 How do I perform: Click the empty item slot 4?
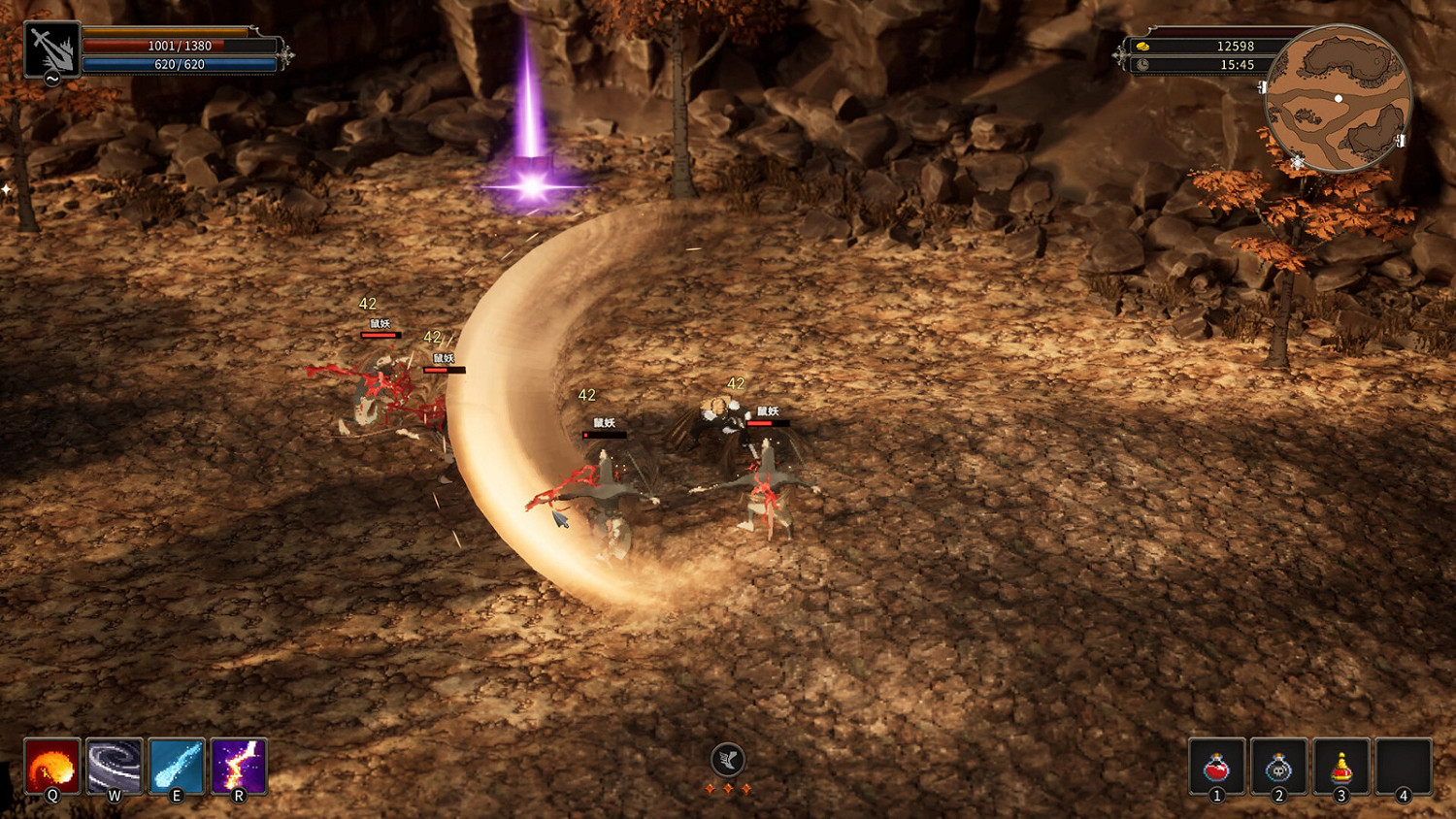pos(1405,768)
